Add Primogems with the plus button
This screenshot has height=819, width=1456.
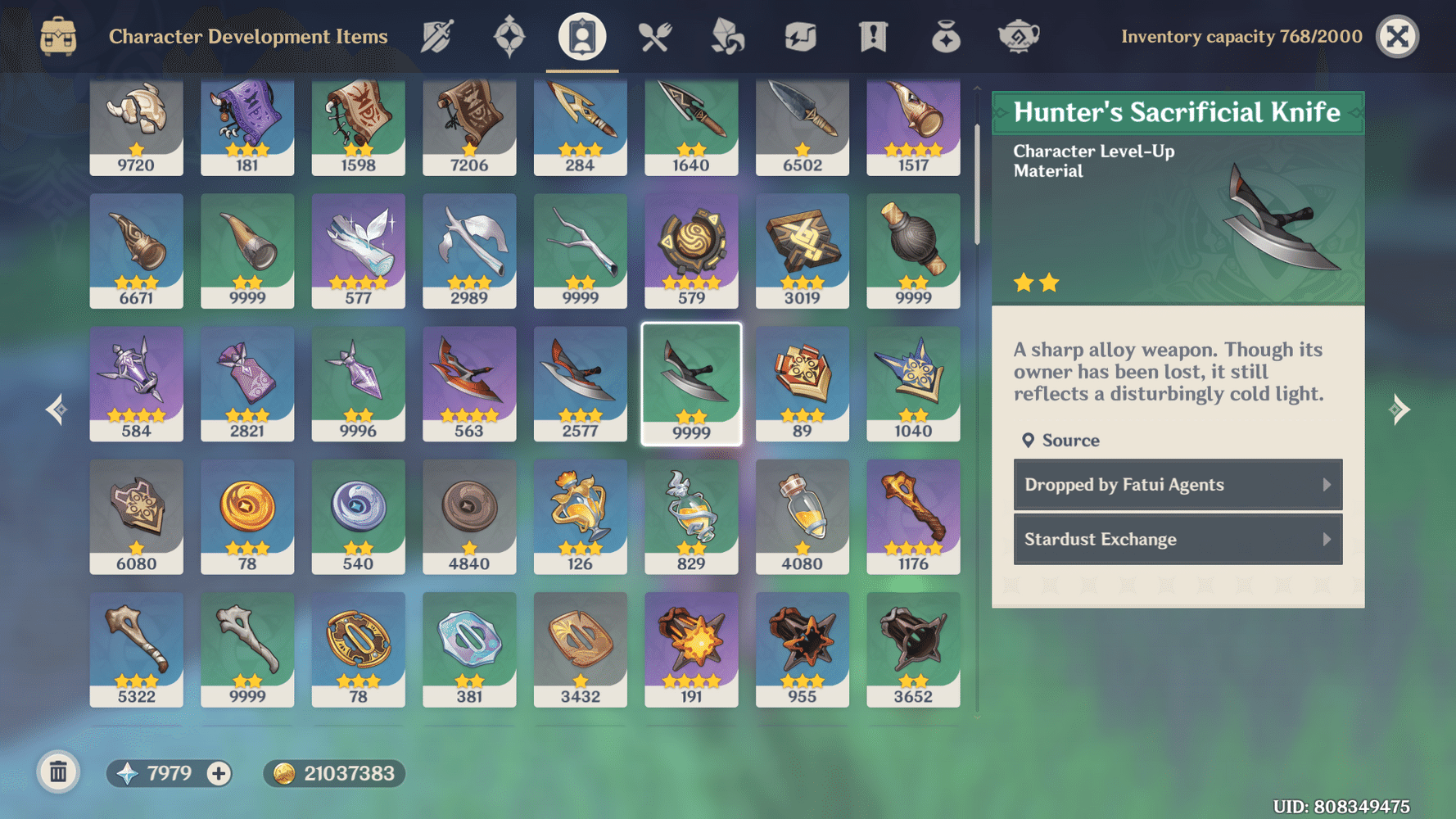tap(219, 773)
